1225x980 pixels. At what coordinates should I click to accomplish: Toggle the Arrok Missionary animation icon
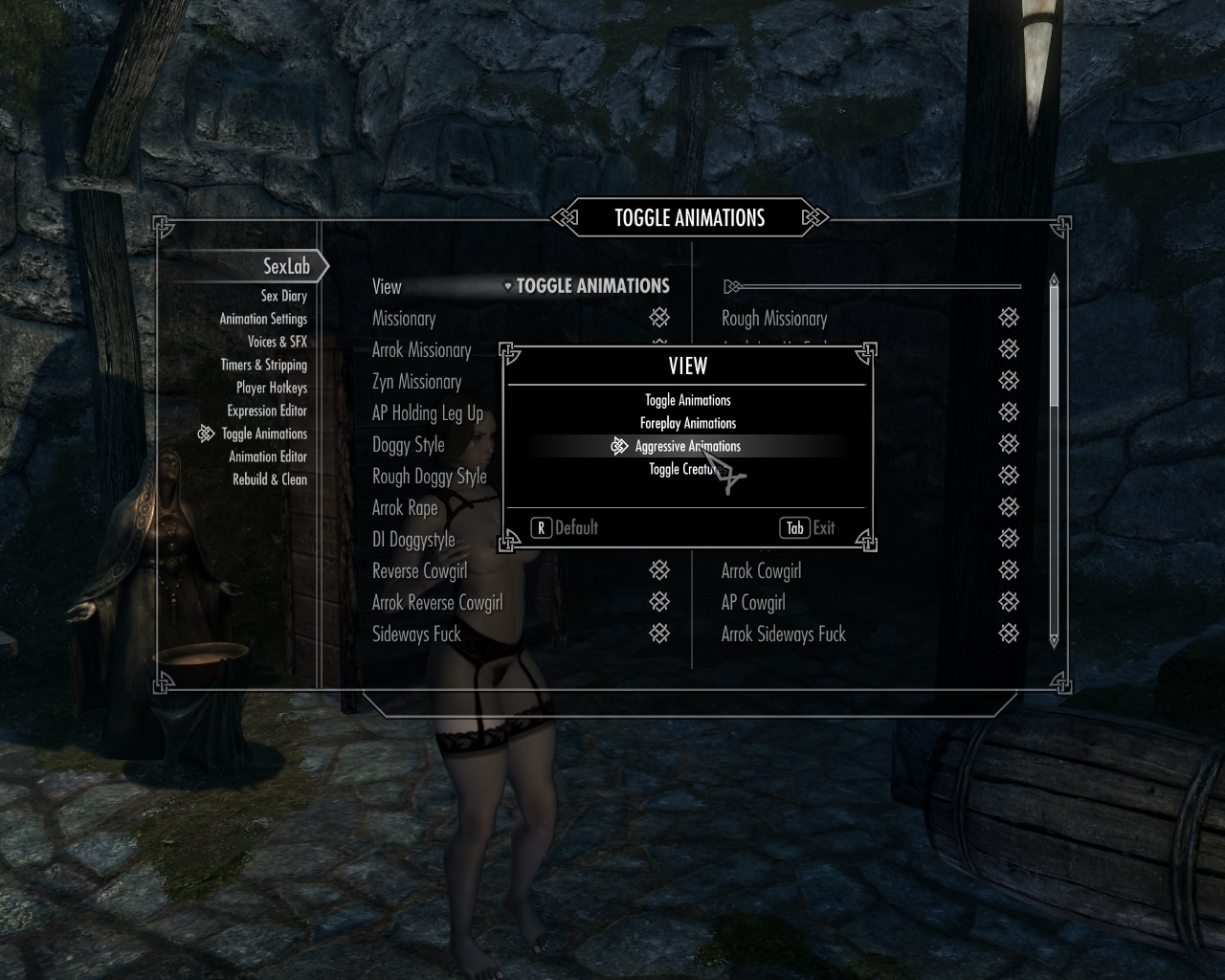(658, 349)
